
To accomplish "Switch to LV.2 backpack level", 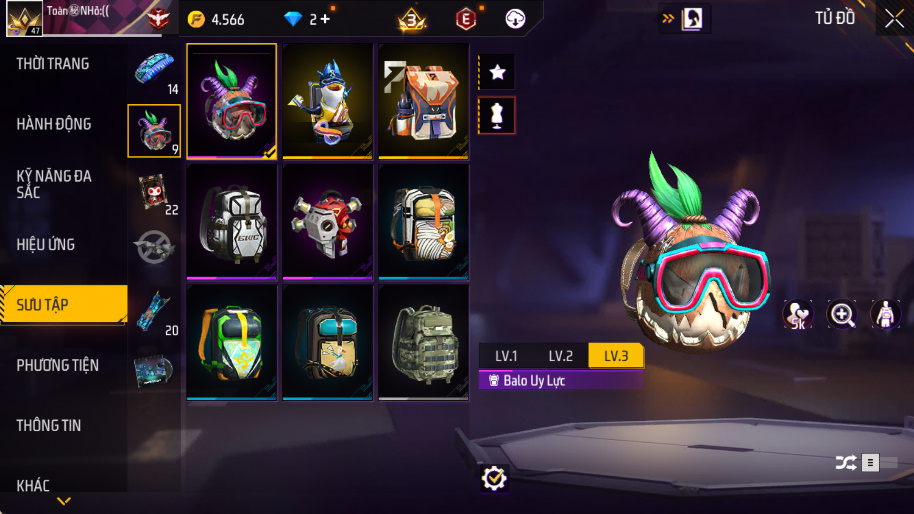I will (x=560, y=356).
